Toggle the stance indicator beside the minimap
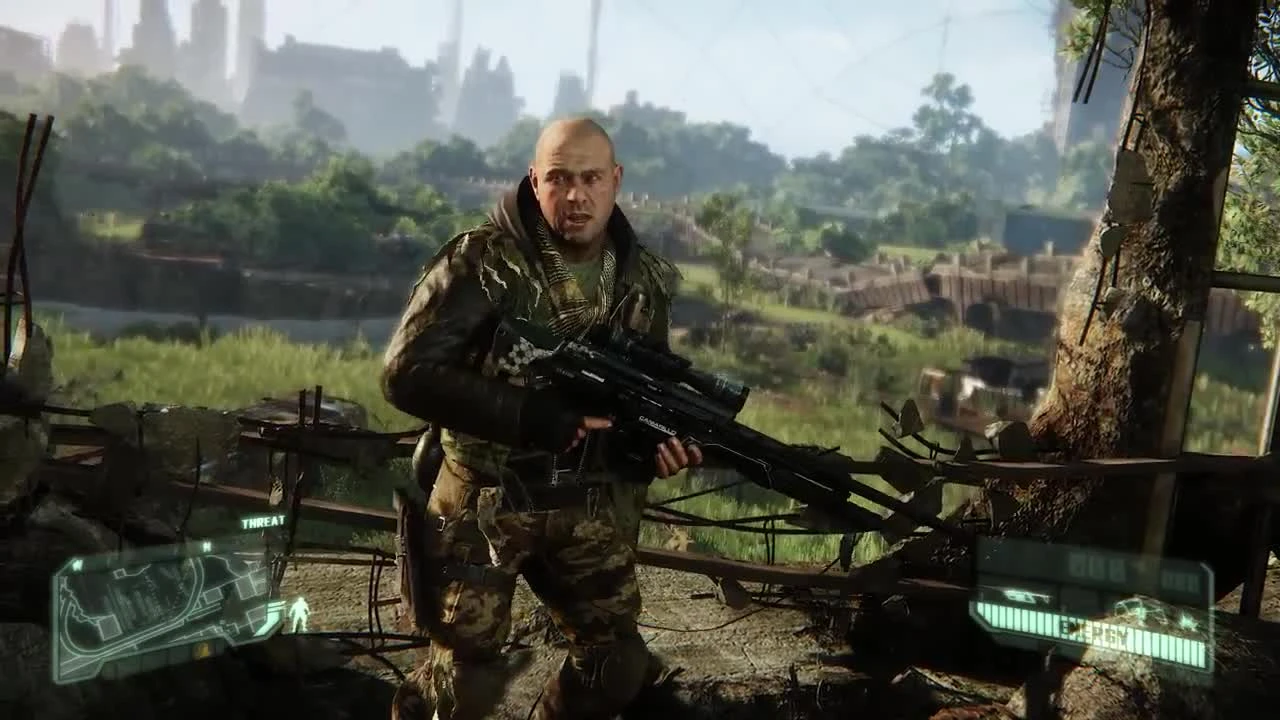Screen dimensions: 1280x720 click(301, 611)
